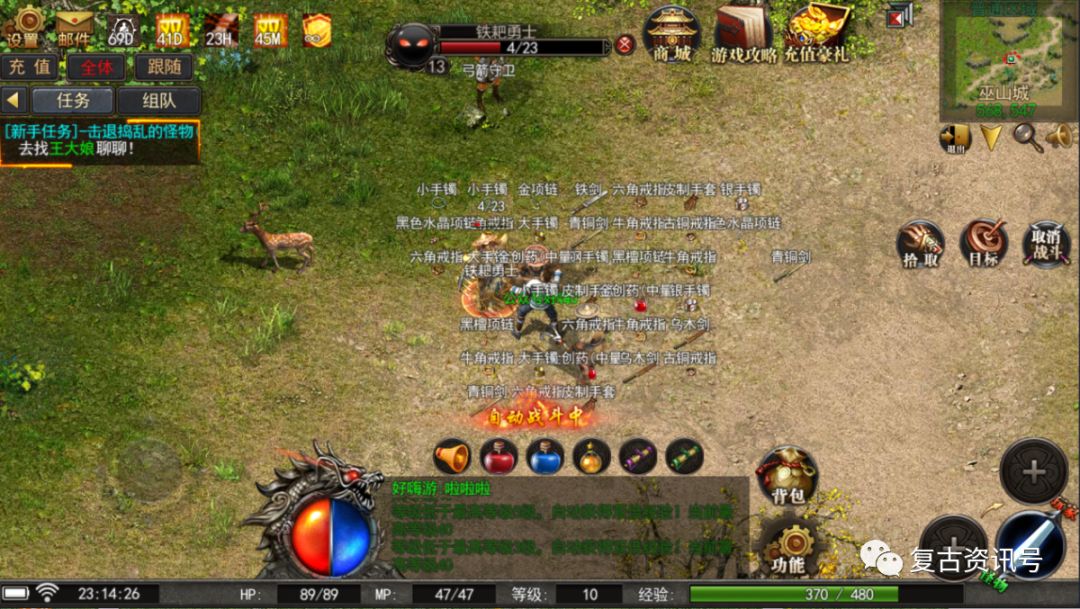The height and width of the screenshot is (609, 1080).
Task: Open the 游戏攻略 game guide book
Action: (743, 35)
